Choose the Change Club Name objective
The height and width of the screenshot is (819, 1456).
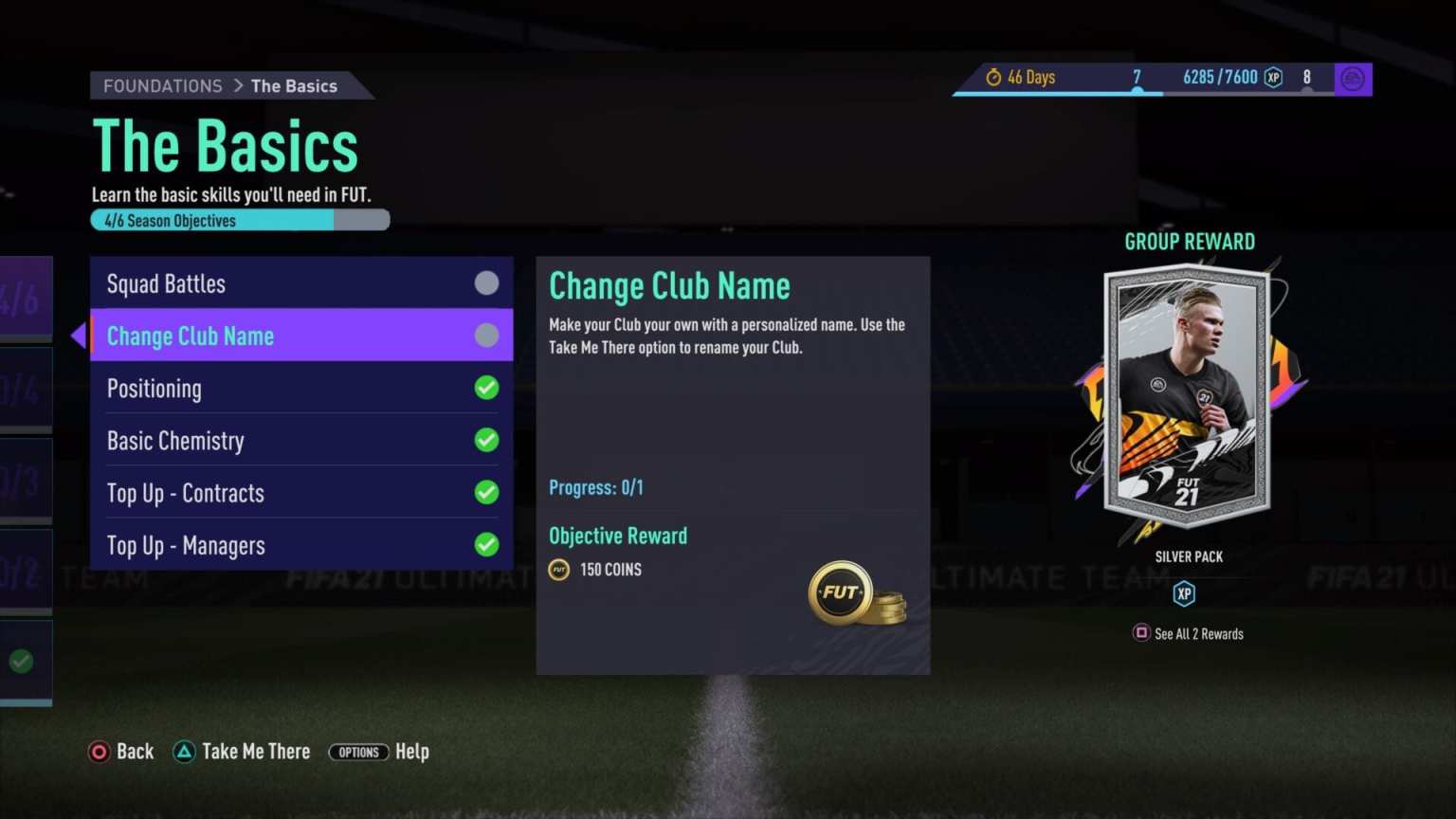click(x=300, y=336)
